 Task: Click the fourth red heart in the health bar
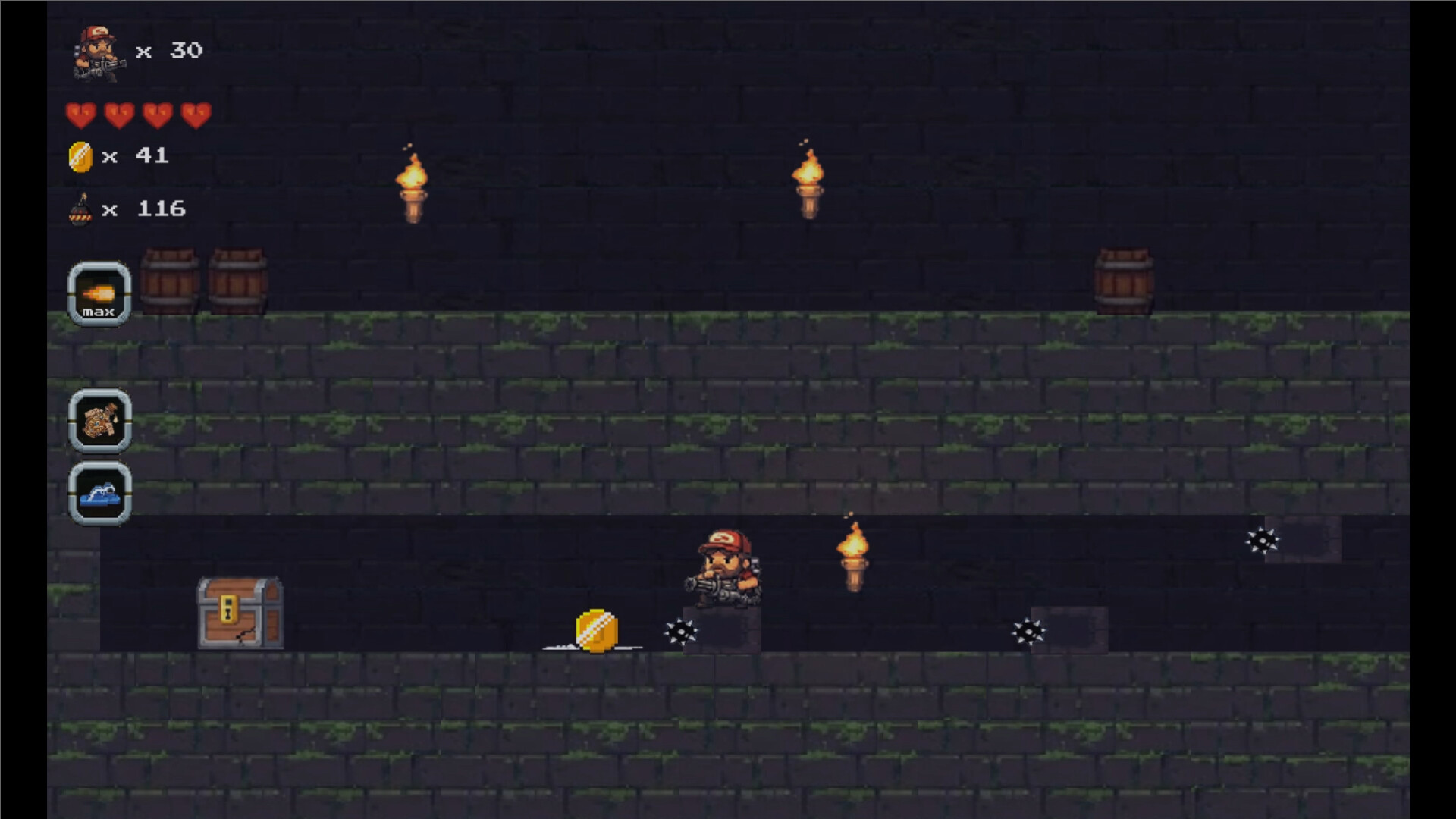click(195, 114)
